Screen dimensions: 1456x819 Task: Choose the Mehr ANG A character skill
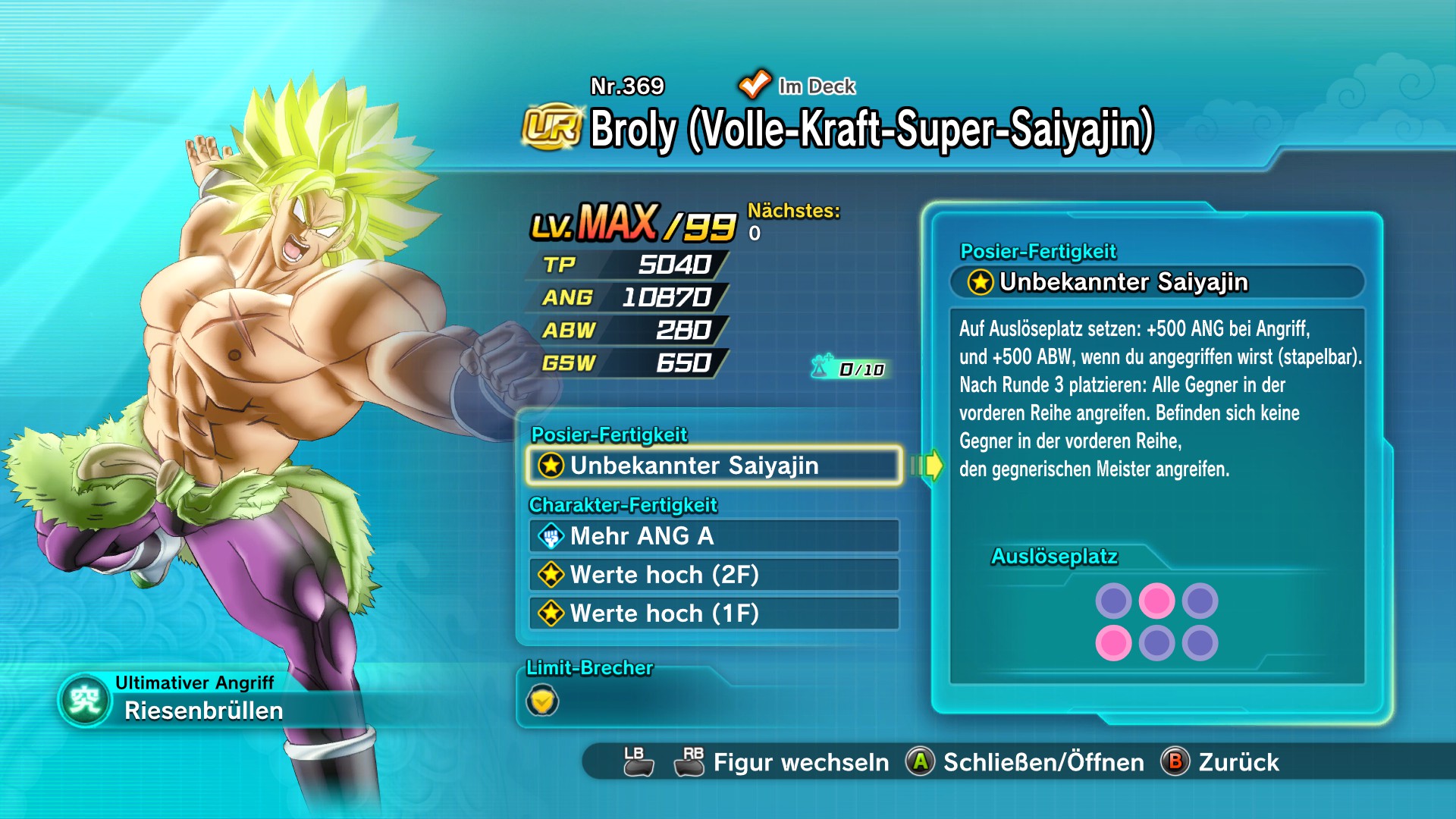pos(713,536)
